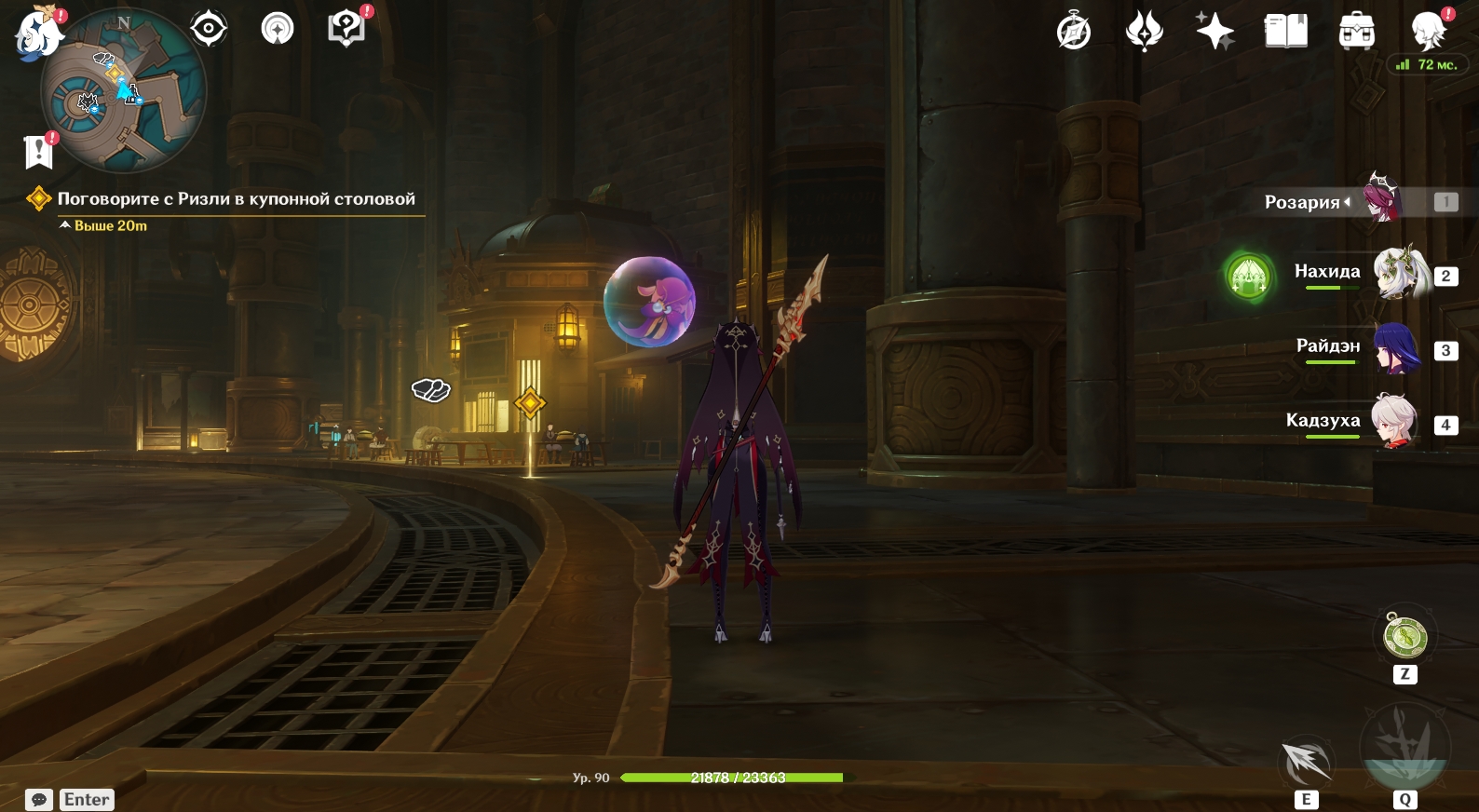Activate the elemental burst icon
The width and height of the screenshot is (1479, 812).
[1404, 747]
